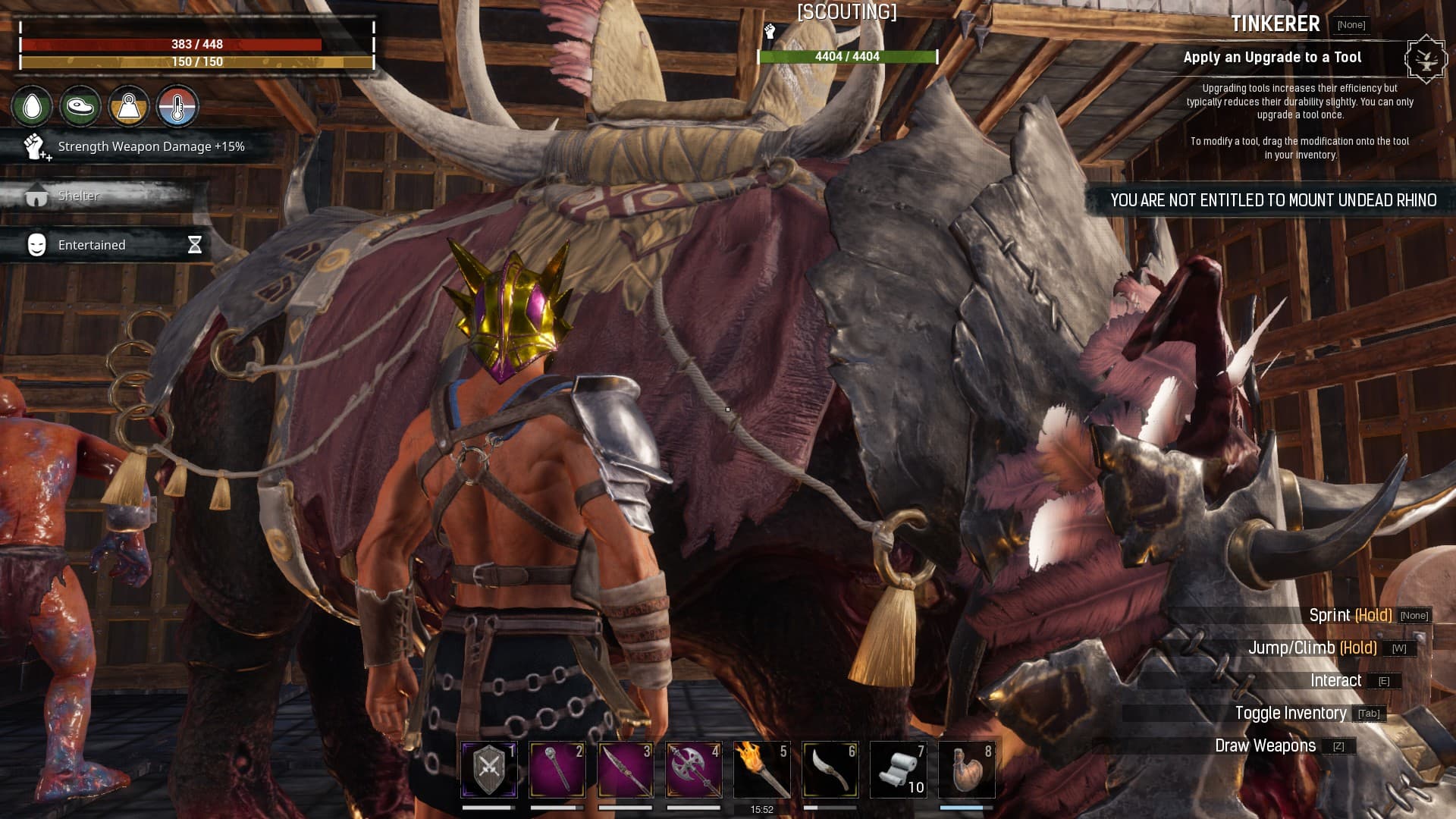This screenshot has width=1456, height=819.
Task: Open the Tinkerer journey step emblem
Action: coord(1426,58)
